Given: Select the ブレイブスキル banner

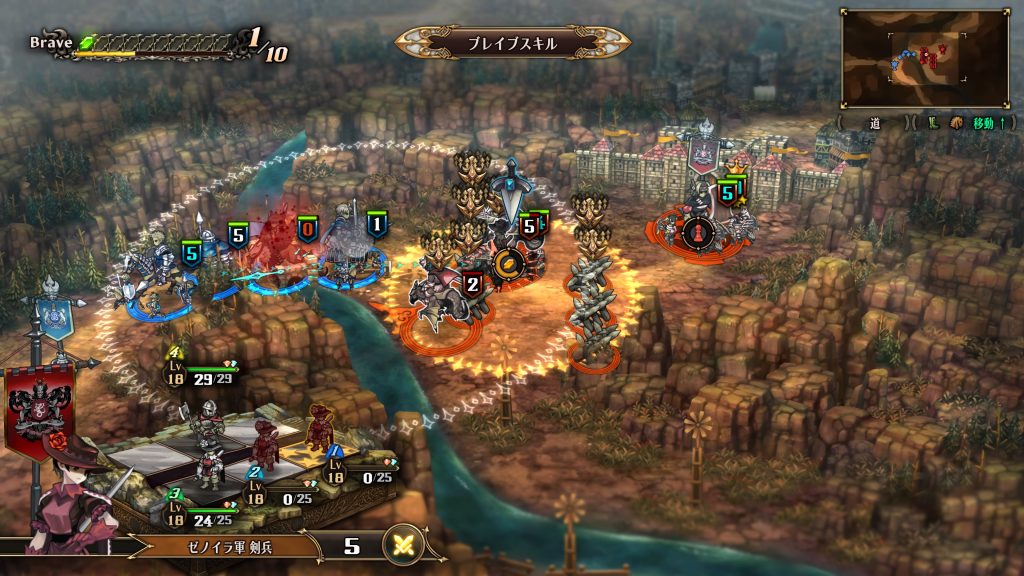Looking at the screenshot, I should point(512,43).
